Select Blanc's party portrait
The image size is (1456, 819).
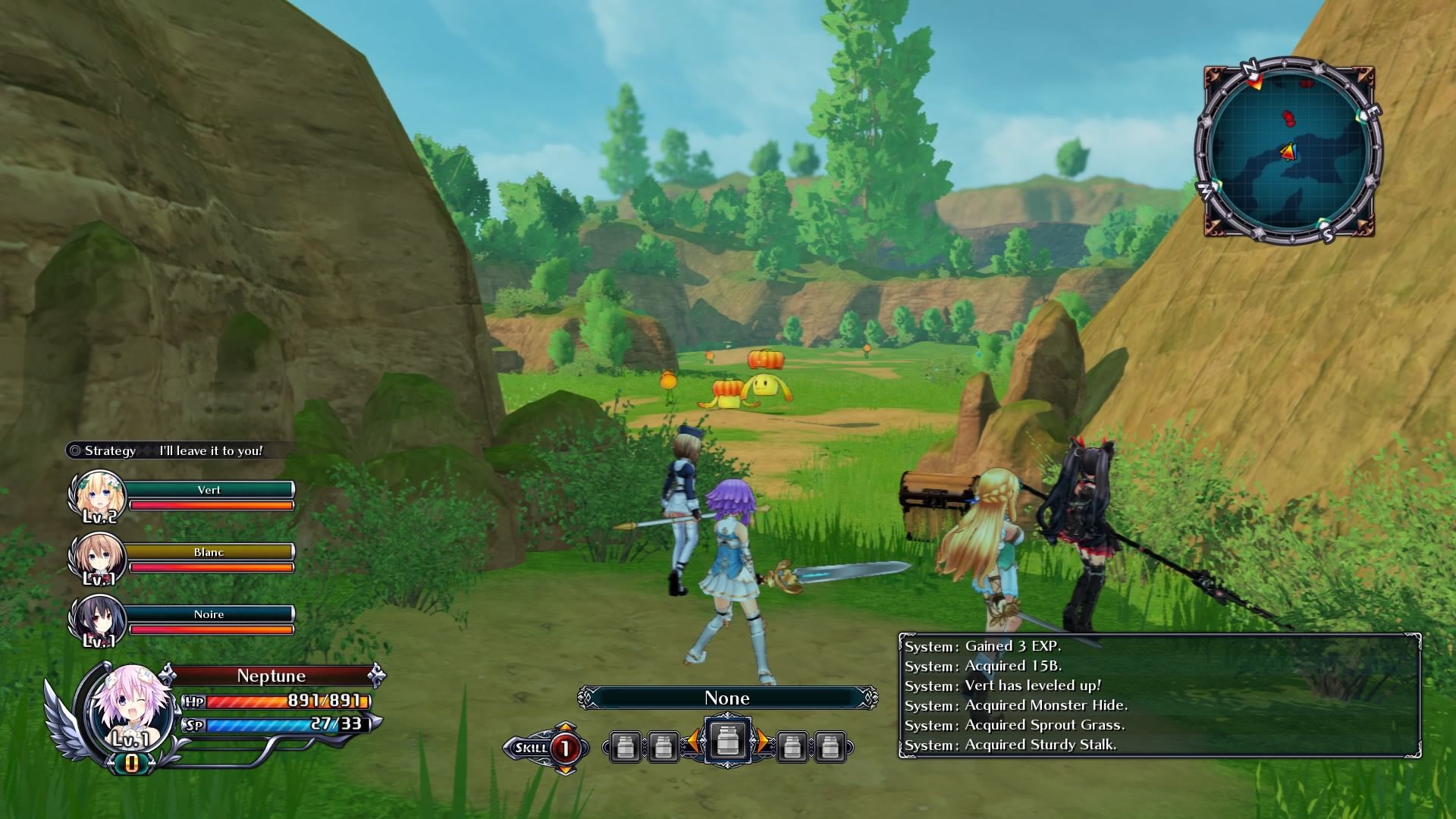click(96, 557)
